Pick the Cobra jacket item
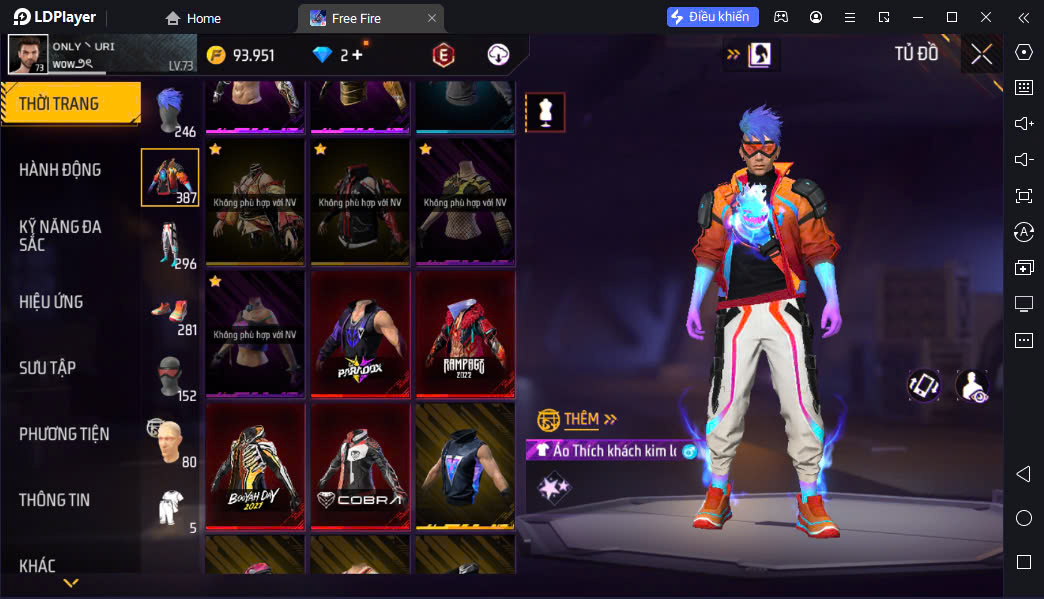Viewport: 1044px width, 599px height. [360, 466]
